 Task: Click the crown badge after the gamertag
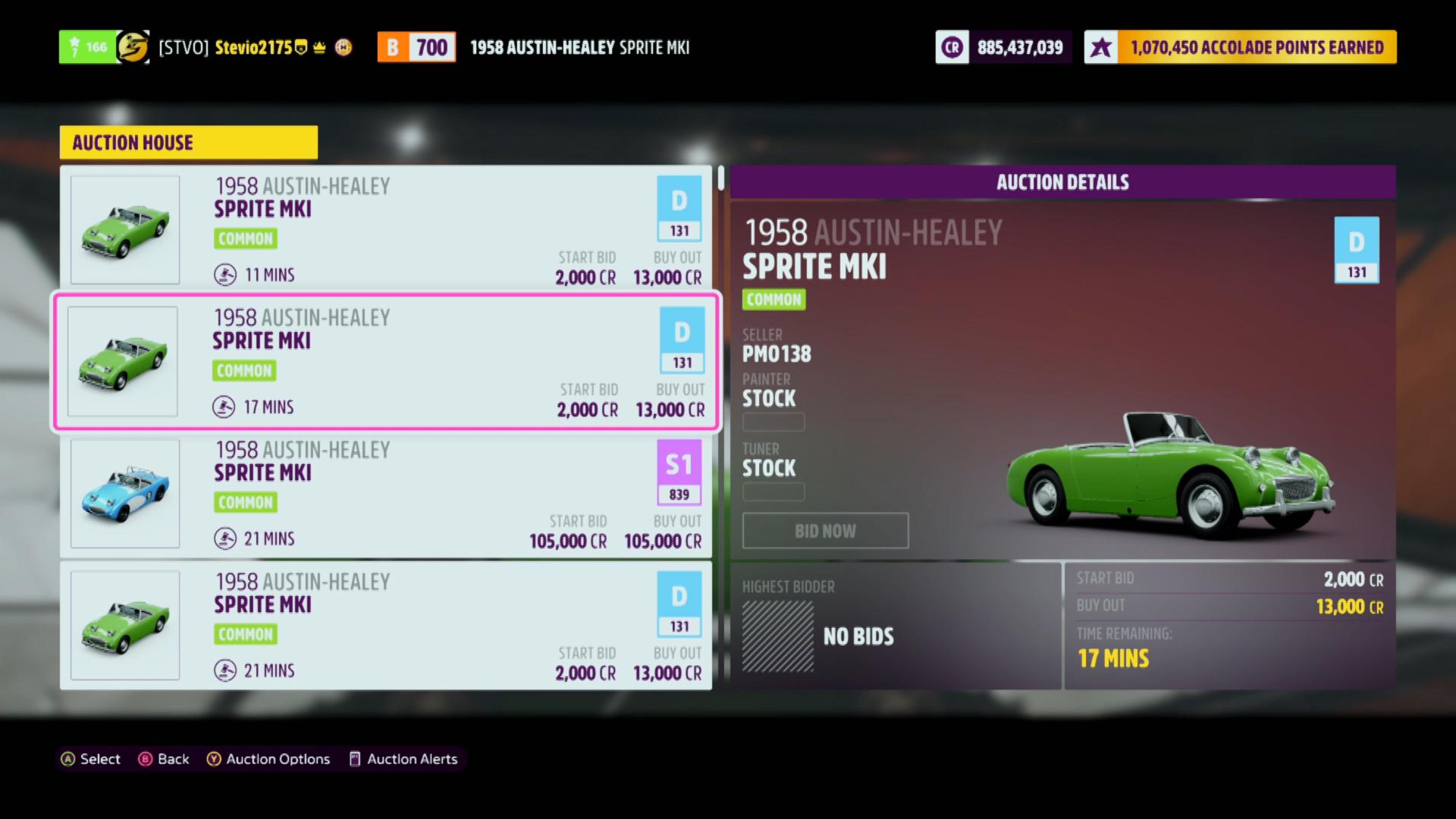(318, 46)
